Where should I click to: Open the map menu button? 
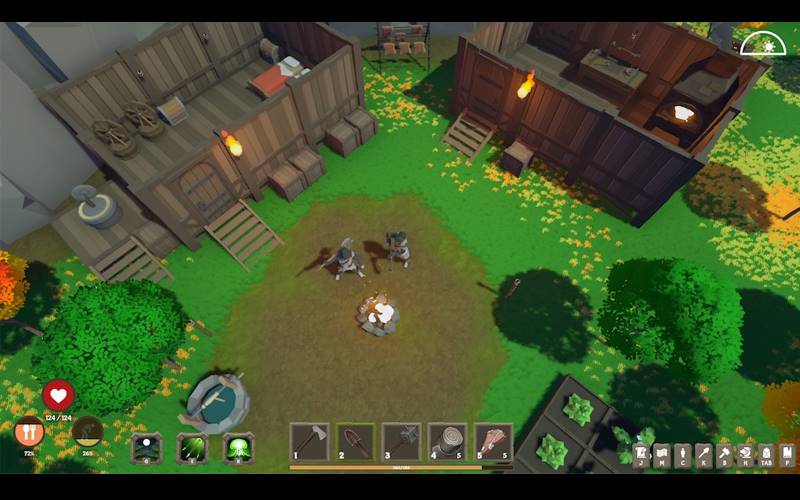point(661,456)
